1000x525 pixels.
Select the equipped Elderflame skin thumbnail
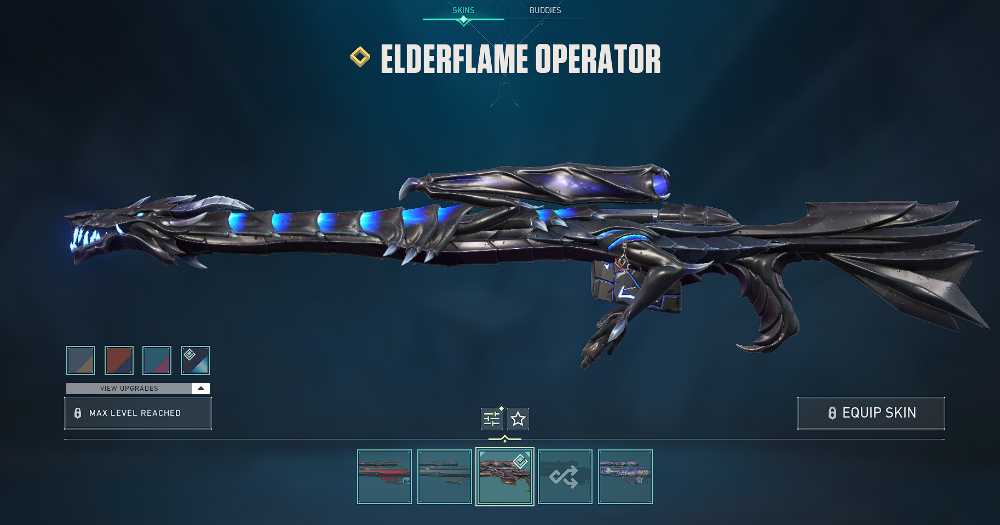[x=504, y=476]
